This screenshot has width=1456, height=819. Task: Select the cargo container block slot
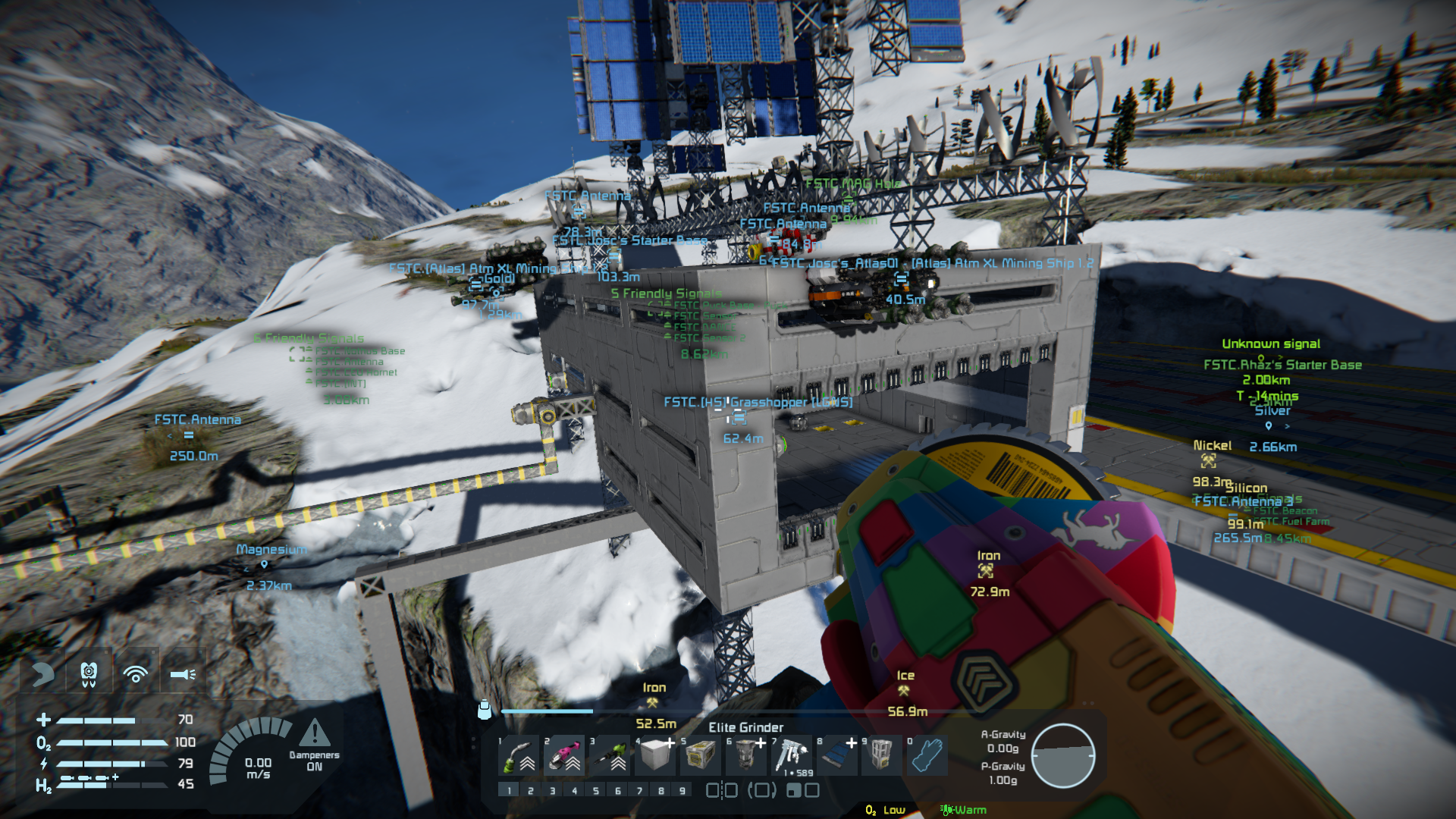(701, 755)
